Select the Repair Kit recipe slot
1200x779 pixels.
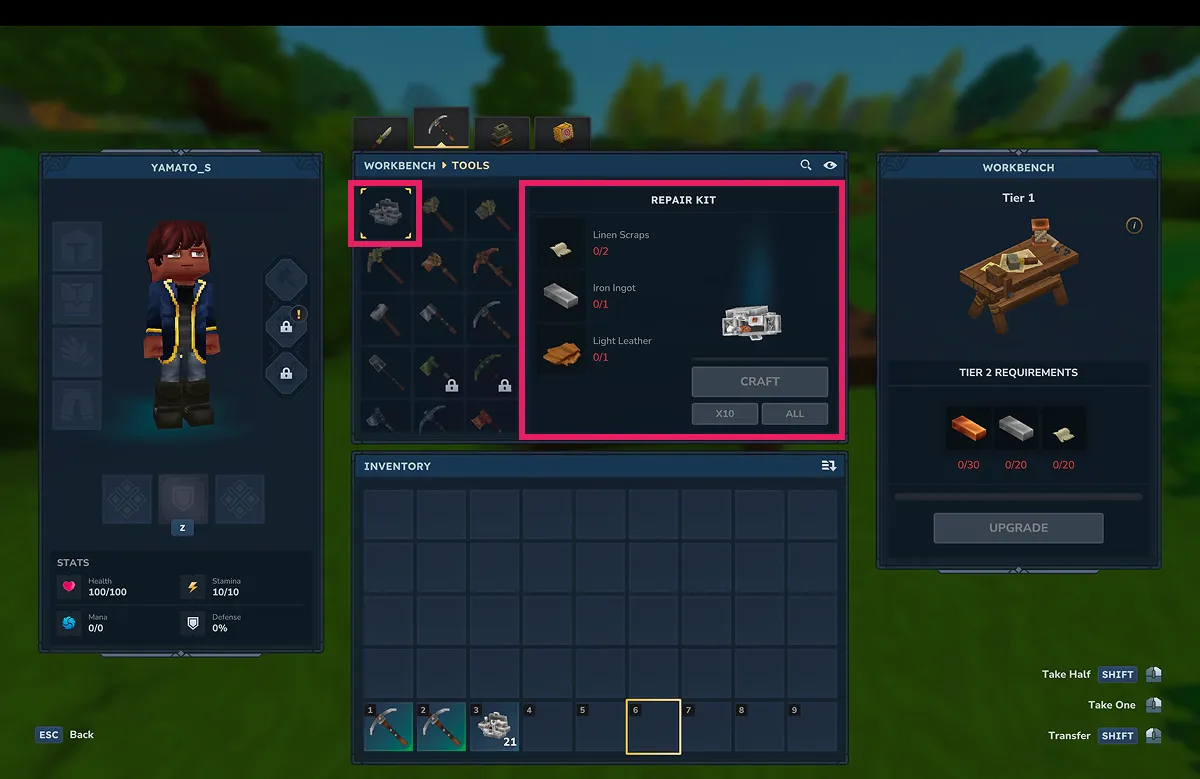pos(385,213)
